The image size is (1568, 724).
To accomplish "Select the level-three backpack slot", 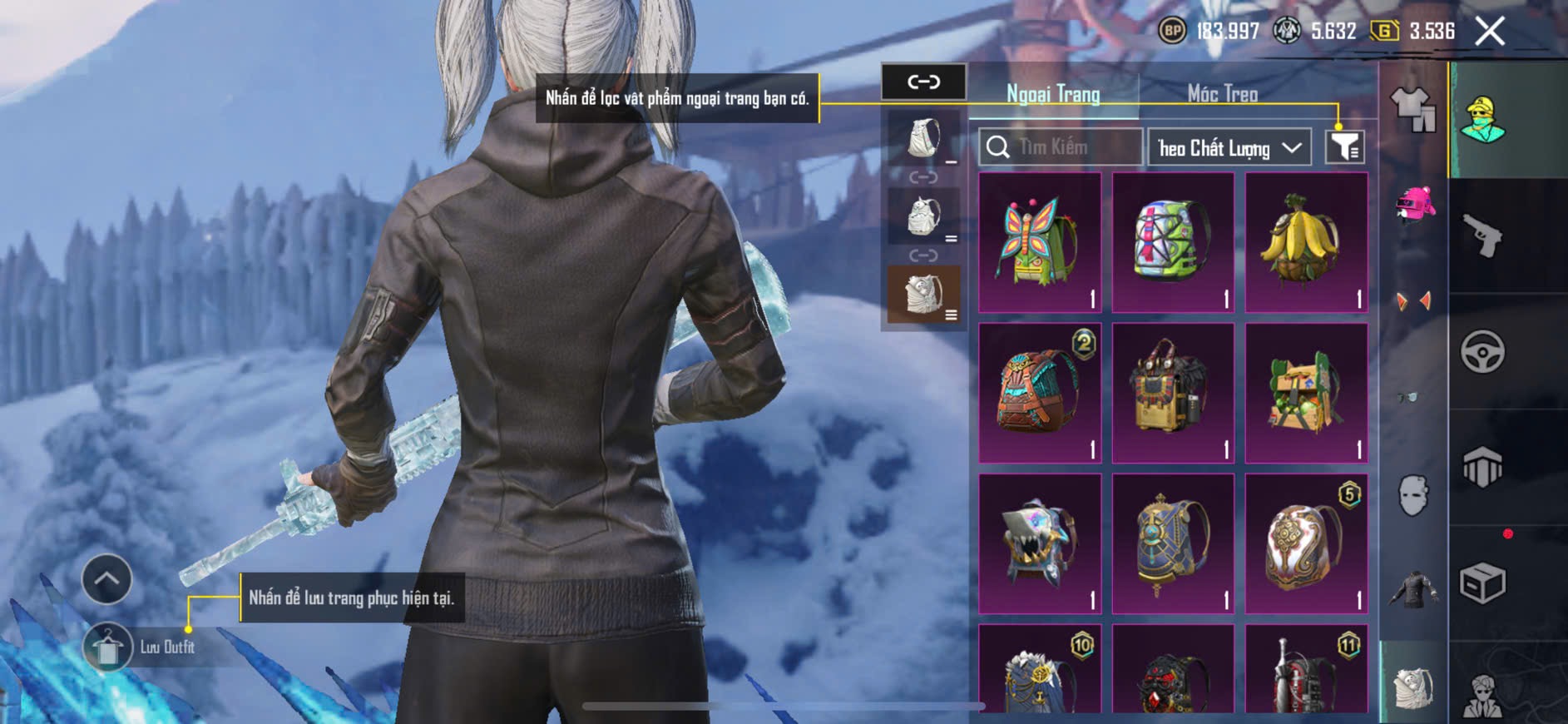I will (923, 295).
